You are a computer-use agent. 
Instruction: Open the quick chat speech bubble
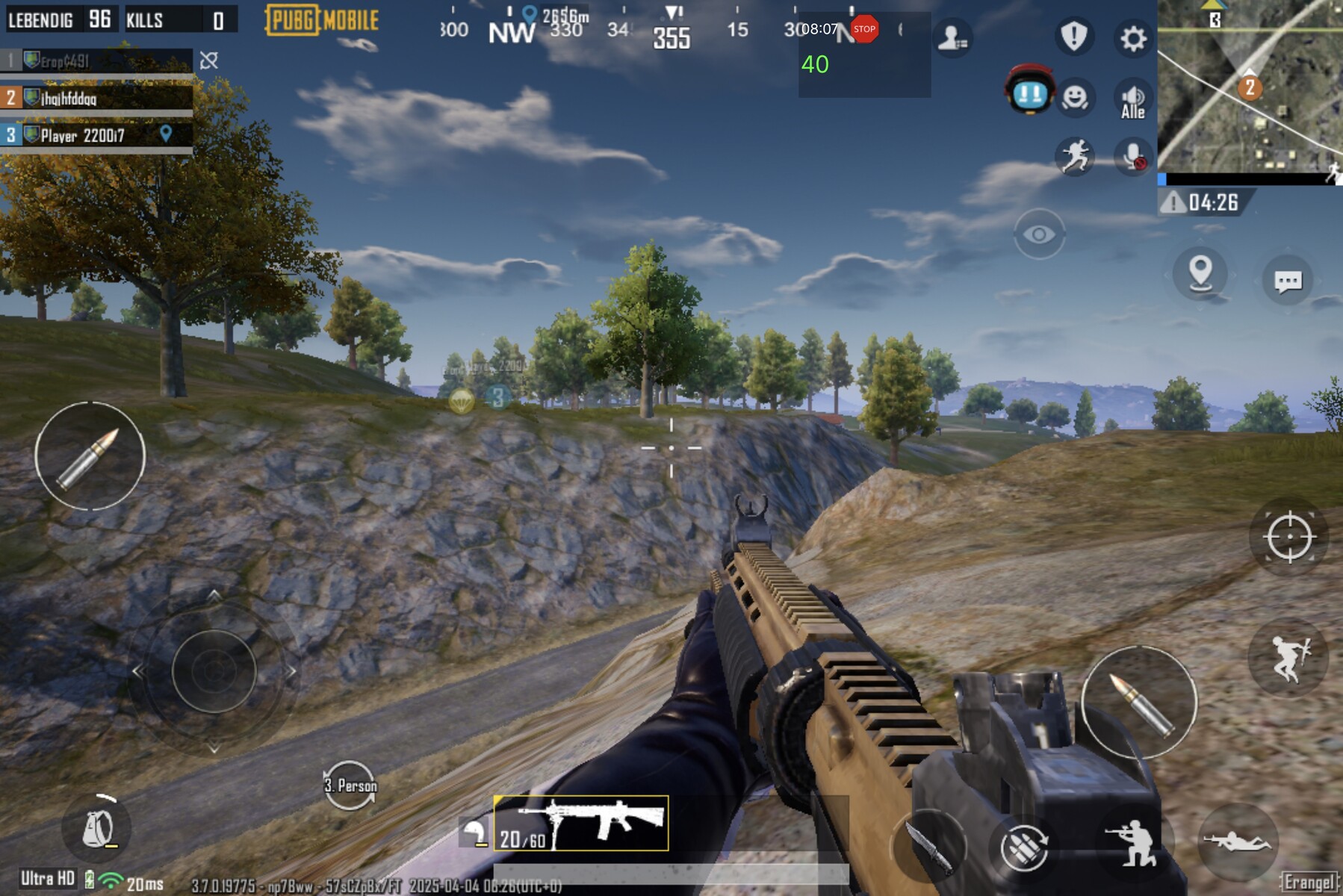(1287, 281)
